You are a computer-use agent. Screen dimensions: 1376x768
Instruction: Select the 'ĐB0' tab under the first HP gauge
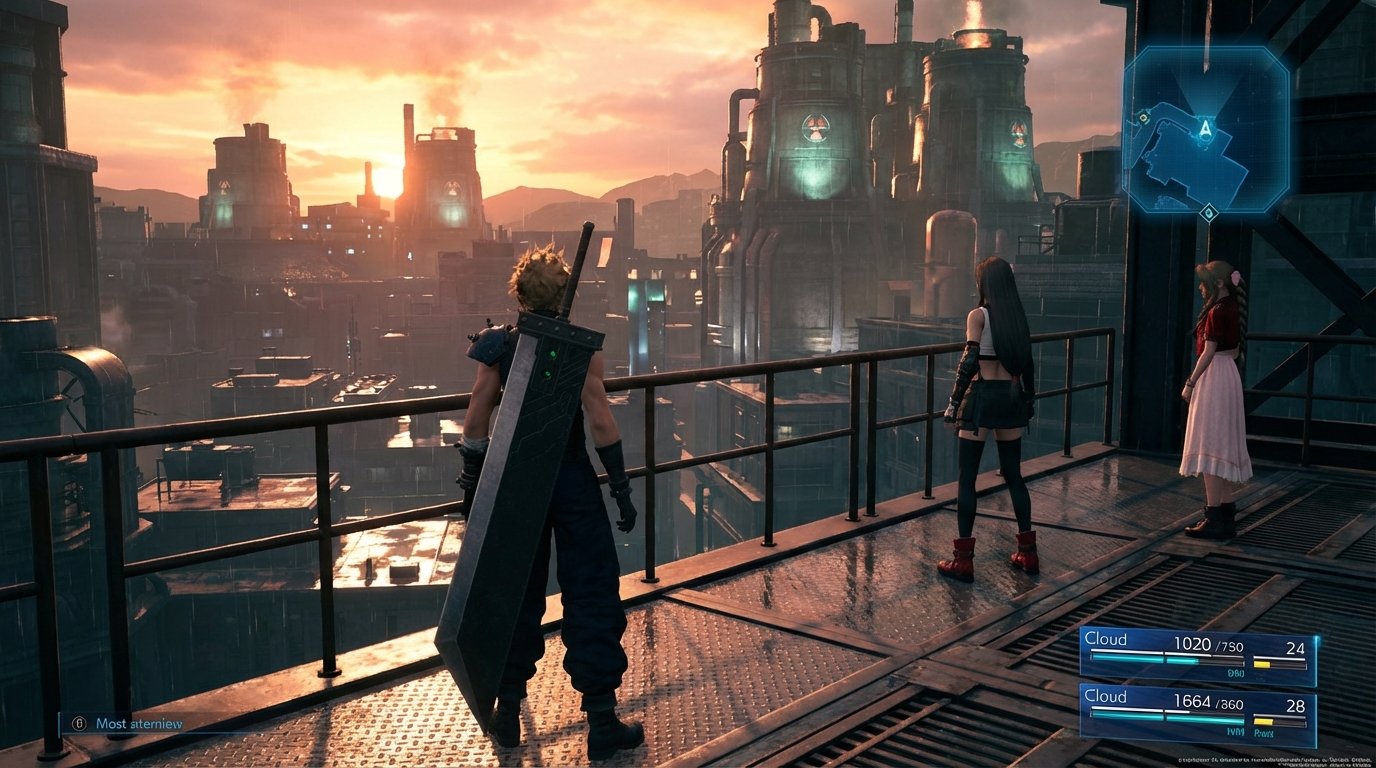[1236, 672]
